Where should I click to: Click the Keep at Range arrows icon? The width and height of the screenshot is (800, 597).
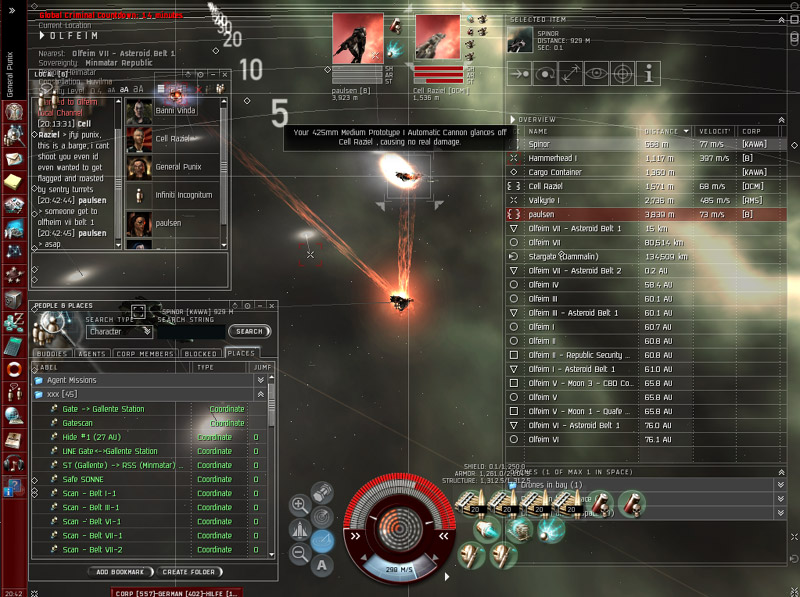571,73
